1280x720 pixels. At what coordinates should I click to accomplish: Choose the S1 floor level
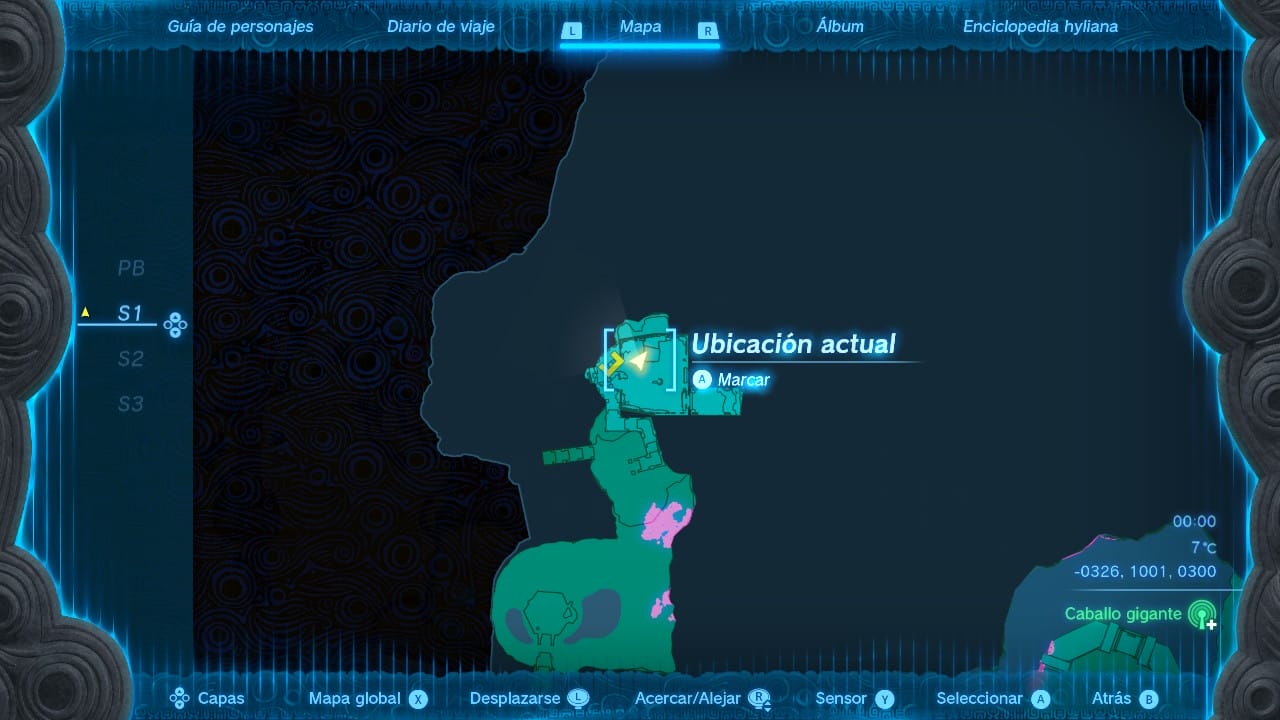[131, 313]
